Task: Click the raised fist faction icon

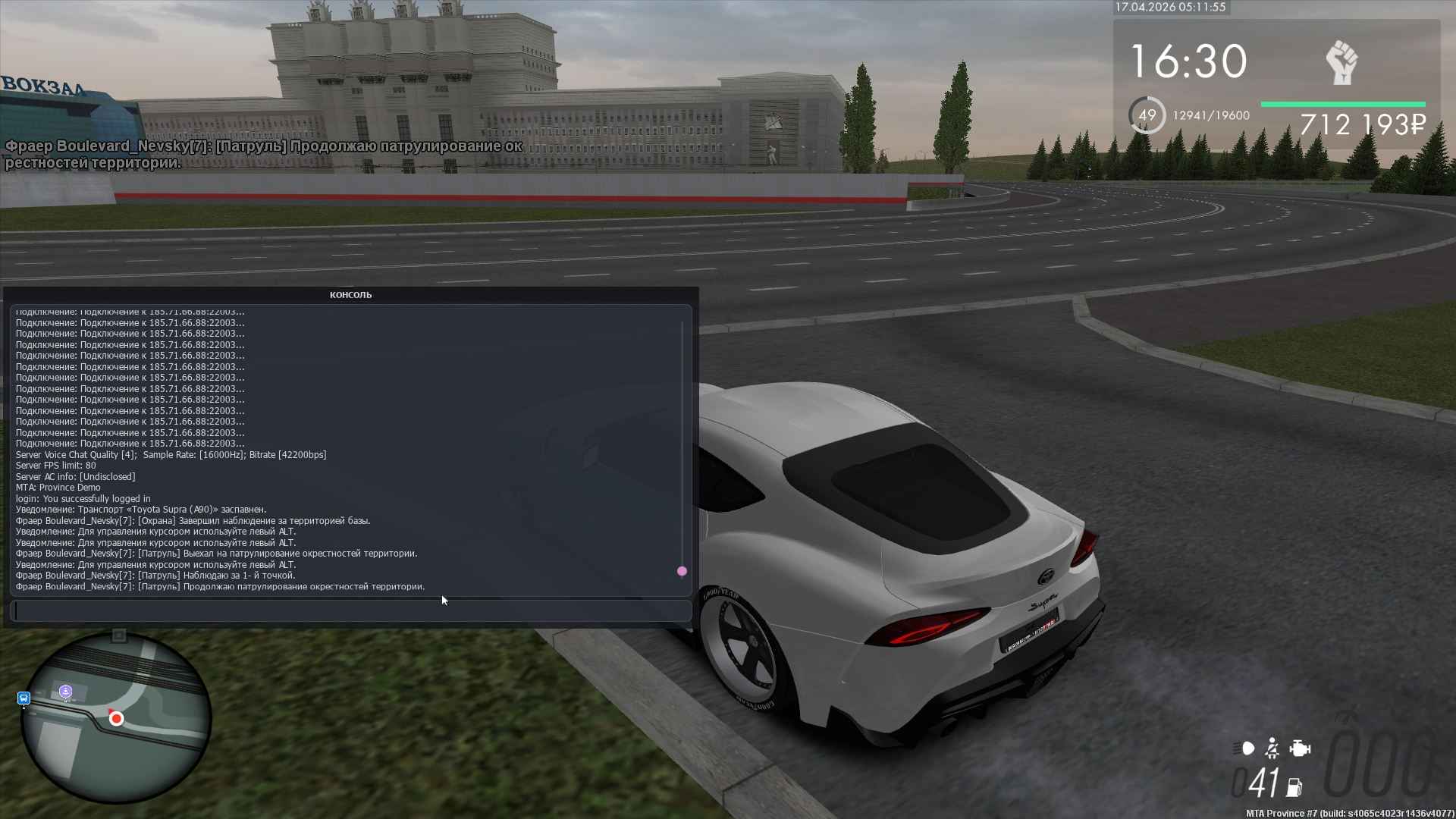Action: tap(1341, 63)
